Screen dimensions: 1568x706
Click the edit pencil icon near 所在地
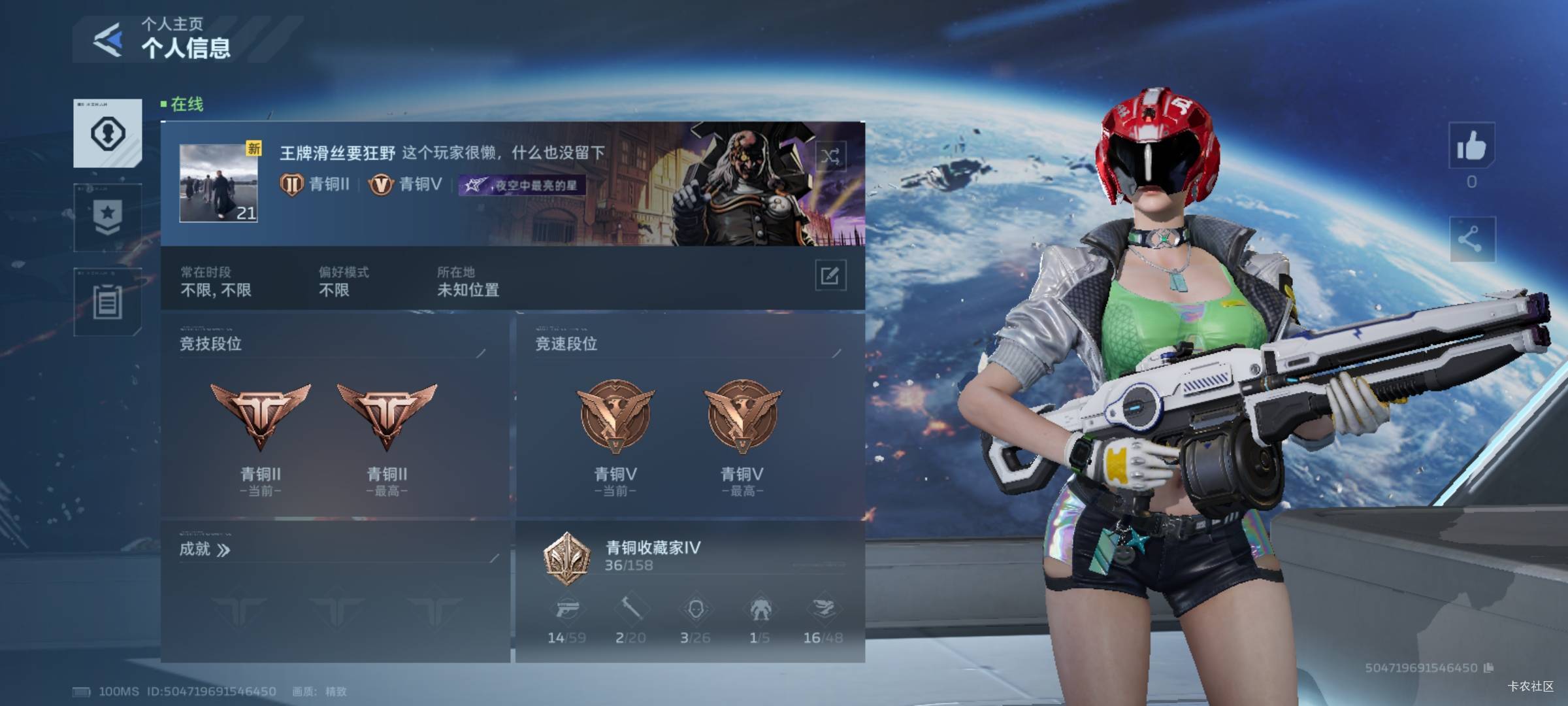[830, 277]
